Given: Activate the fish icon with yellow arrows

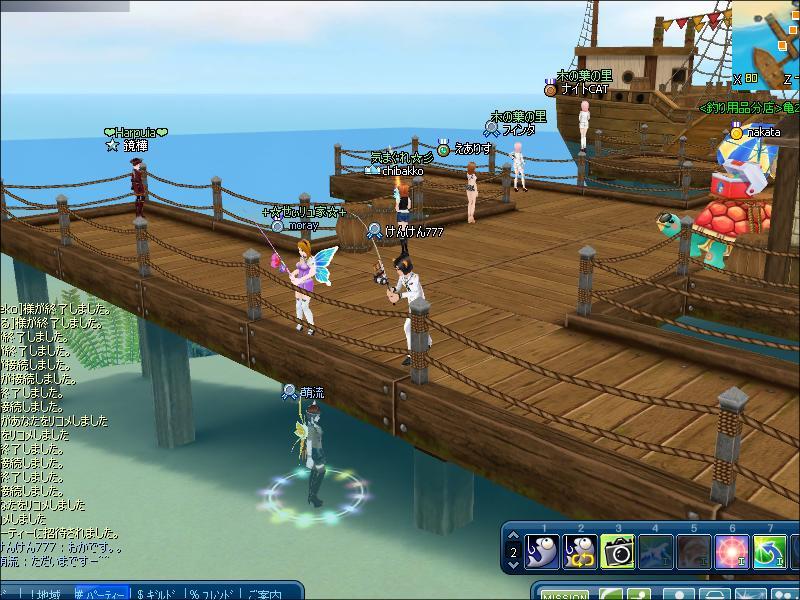Looking at the screenshot, I should [x=581, y=551].
